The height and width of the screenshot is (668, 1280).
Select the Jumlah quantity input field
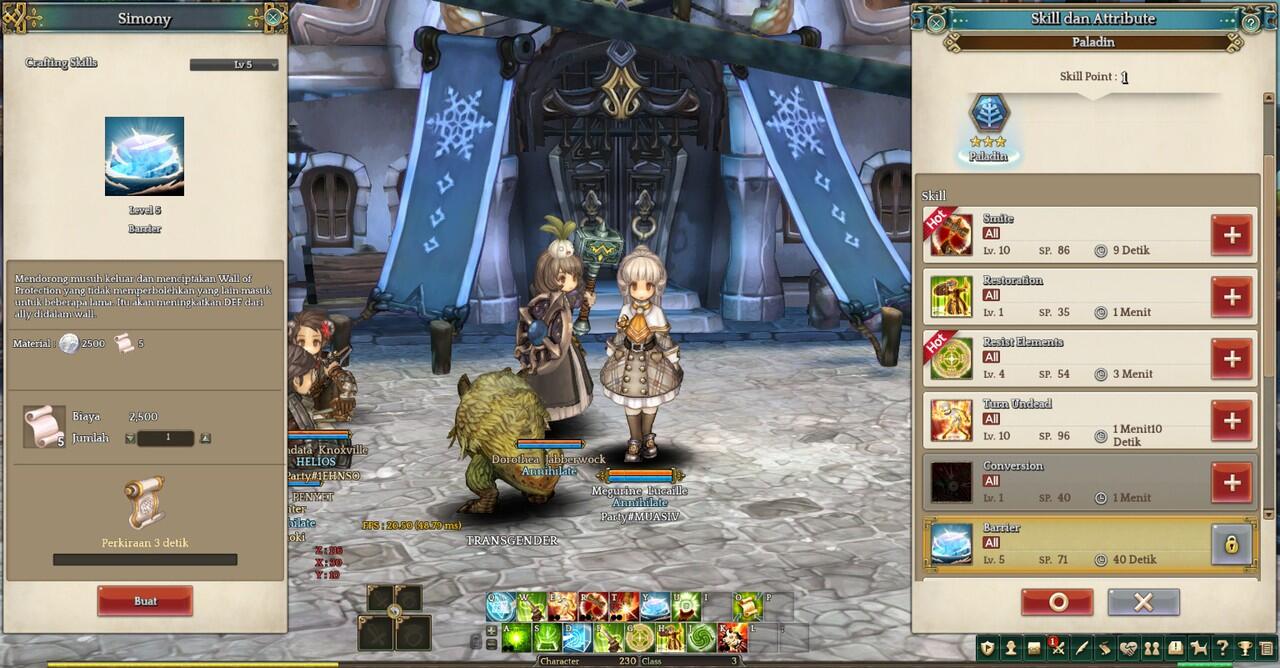[166, 438]
